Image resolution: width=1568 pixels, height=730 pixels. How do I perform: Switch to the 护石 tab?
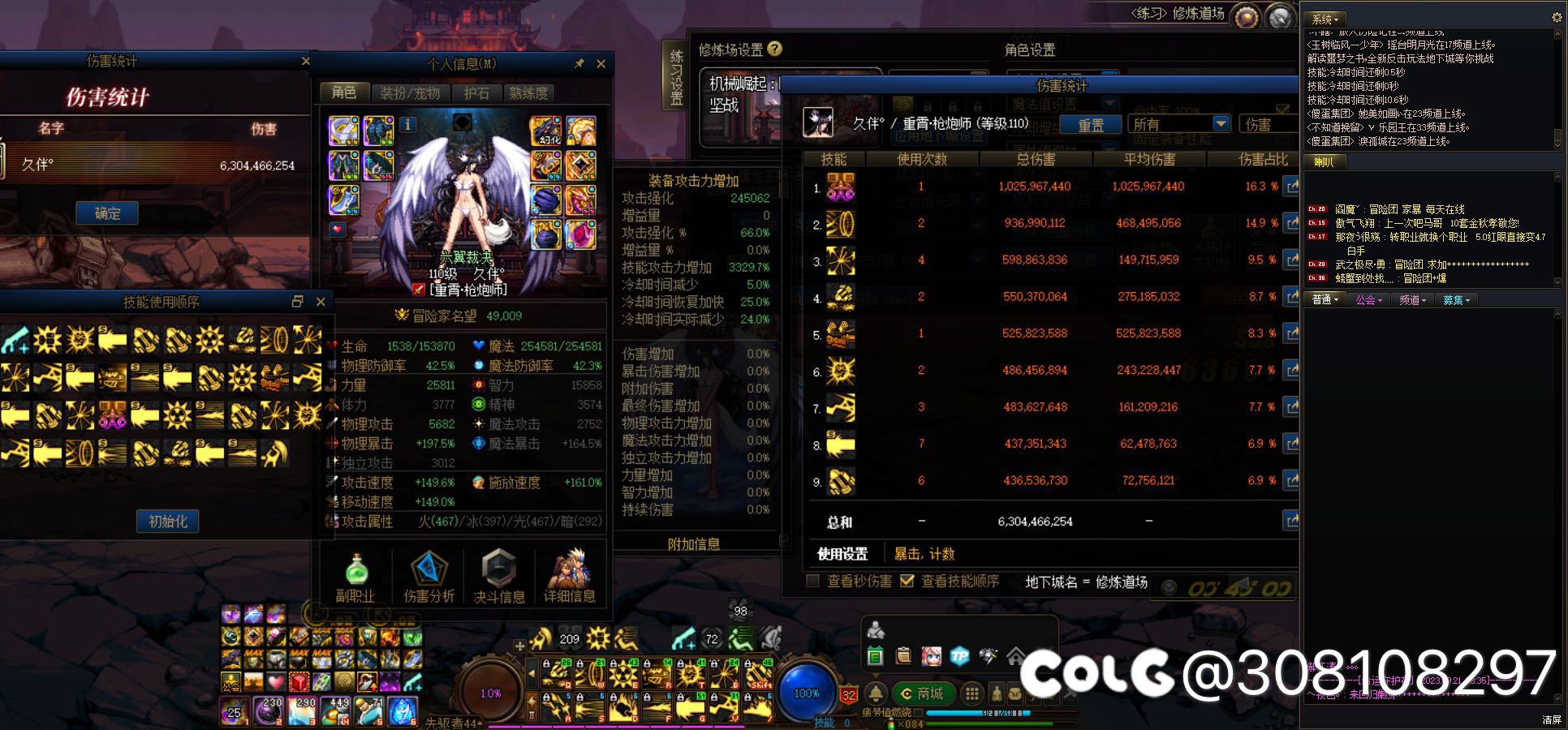476,92
